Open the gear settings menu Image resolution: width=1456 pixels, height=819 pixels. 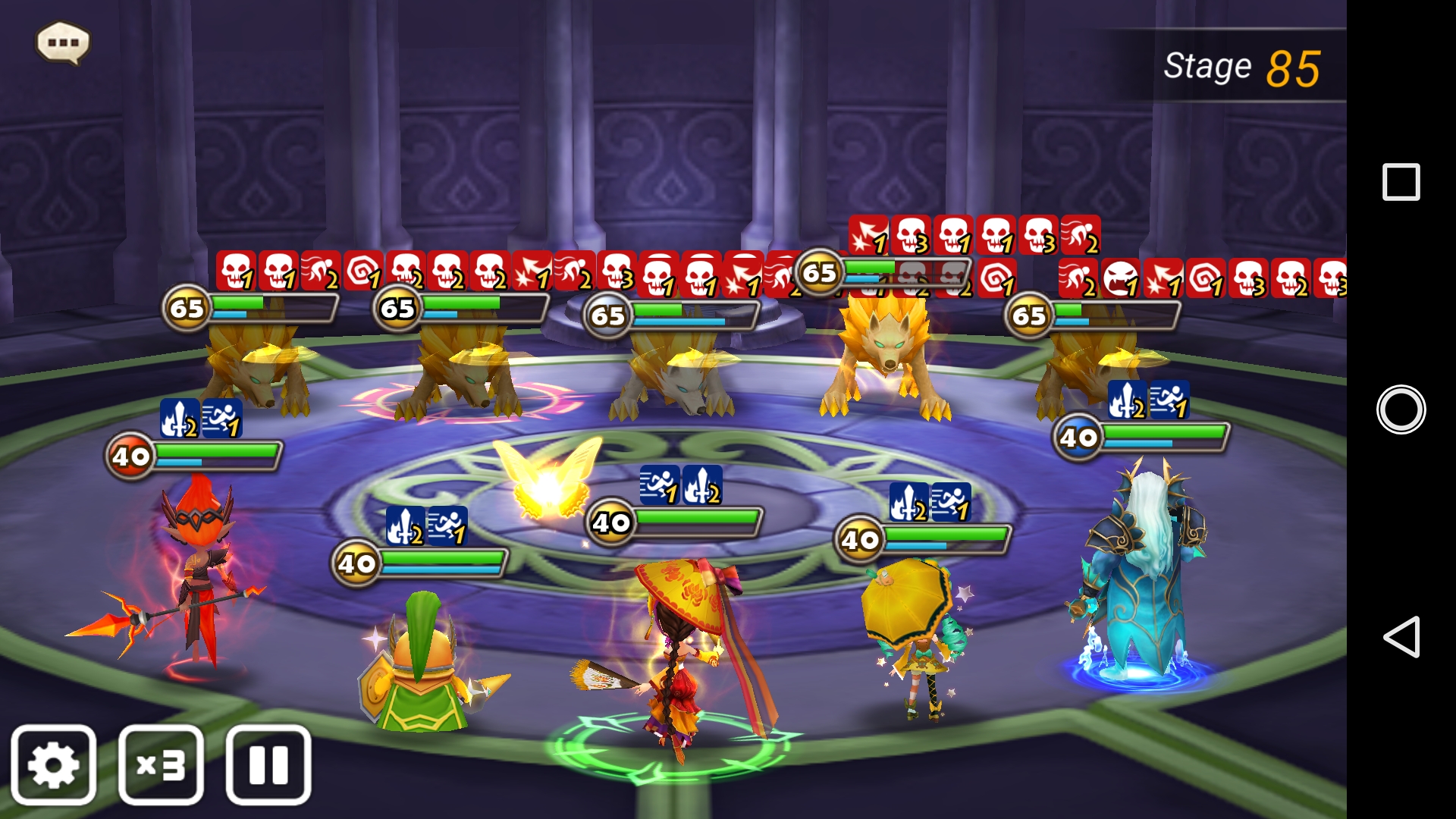click(x=53, y=764)
